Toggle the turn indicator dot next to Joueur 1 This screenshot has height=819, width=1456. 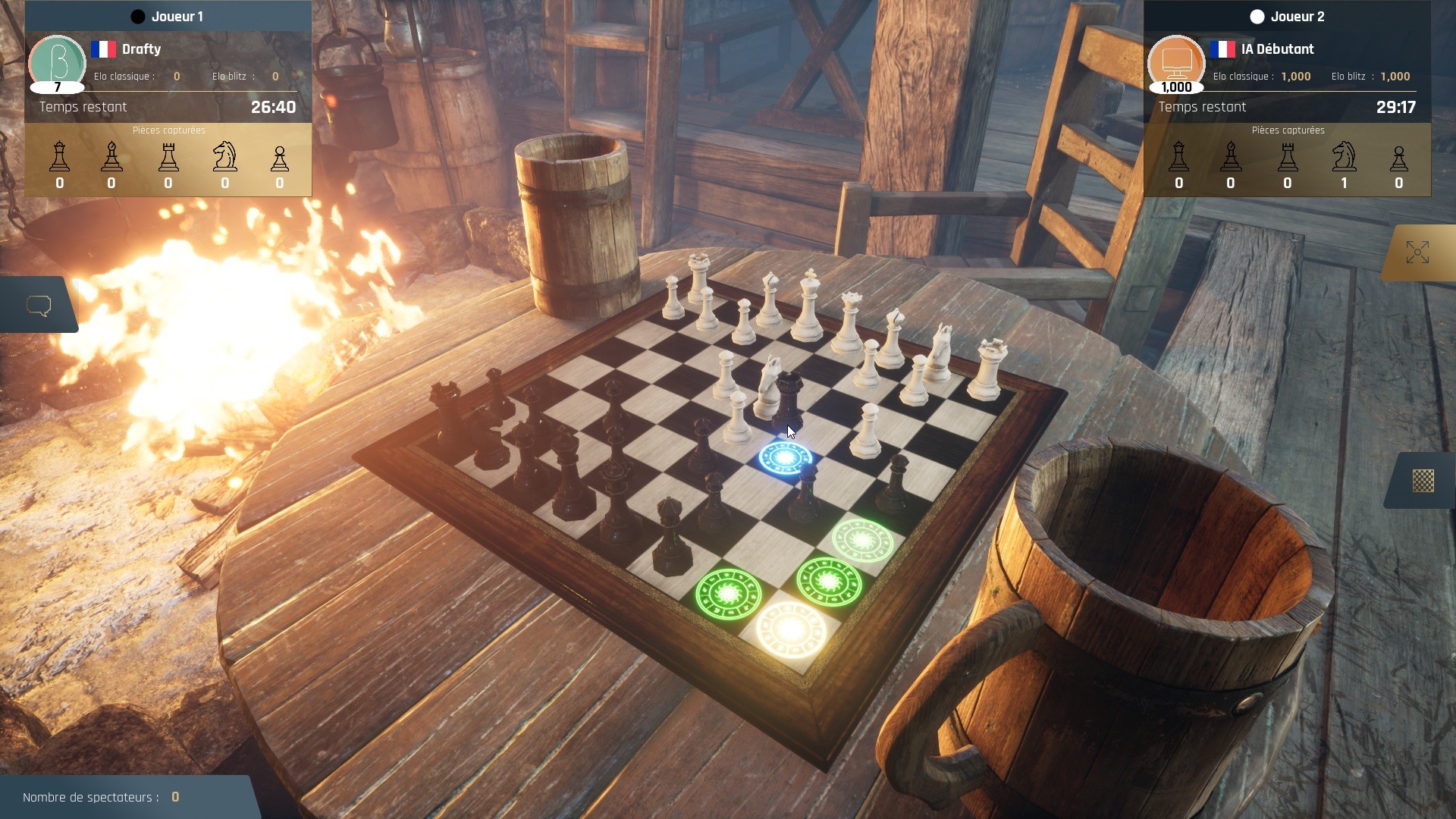click(137, 15)
